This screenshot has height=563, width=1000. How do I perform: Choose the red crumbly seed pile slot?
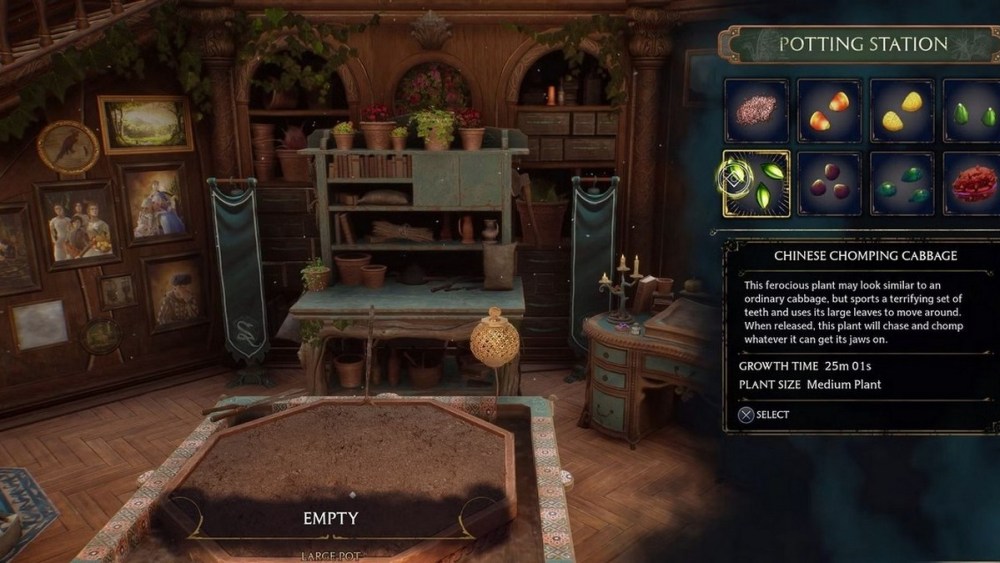click(x=972, y=183)
